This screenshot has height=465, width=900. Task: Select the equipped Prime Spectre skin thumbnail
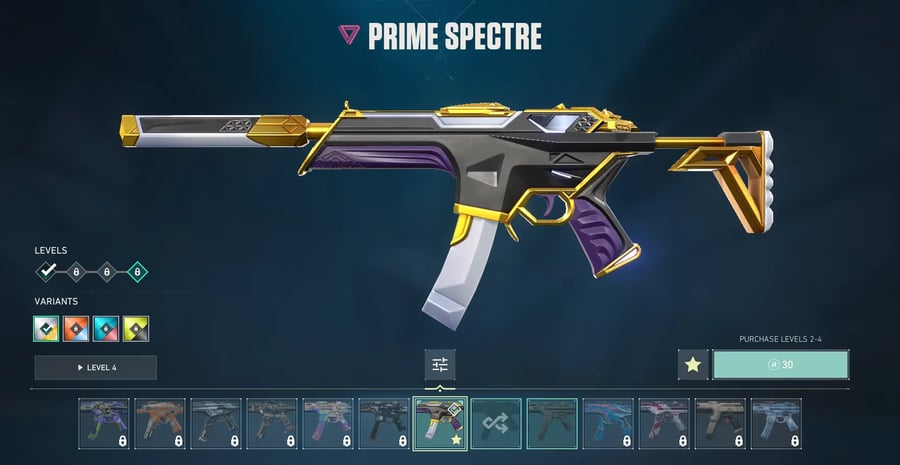click(439, 423)
